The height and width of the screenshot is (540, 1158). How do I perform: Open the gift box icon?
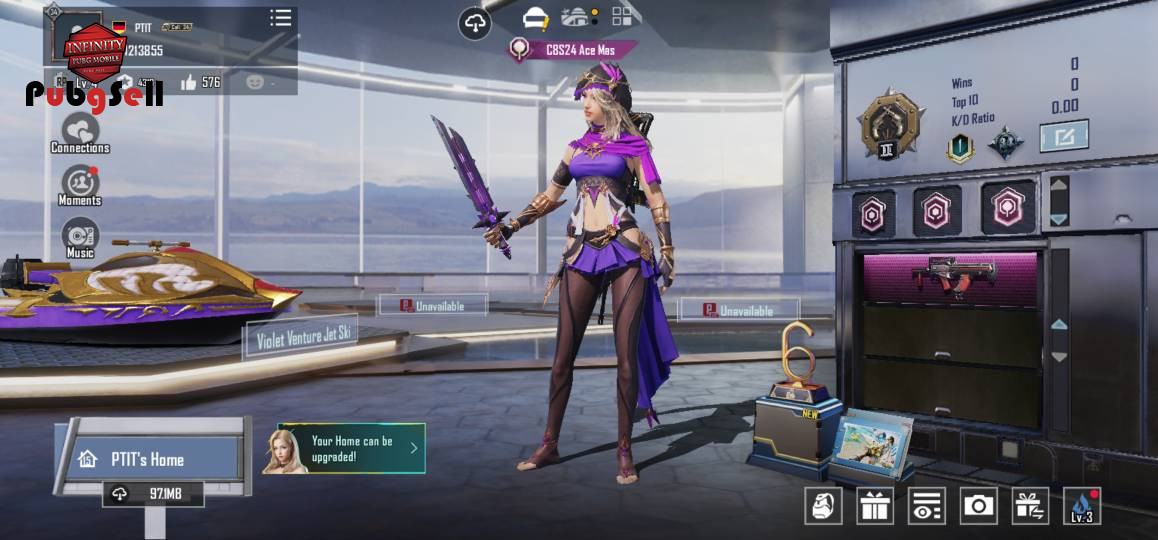(875, 506)
